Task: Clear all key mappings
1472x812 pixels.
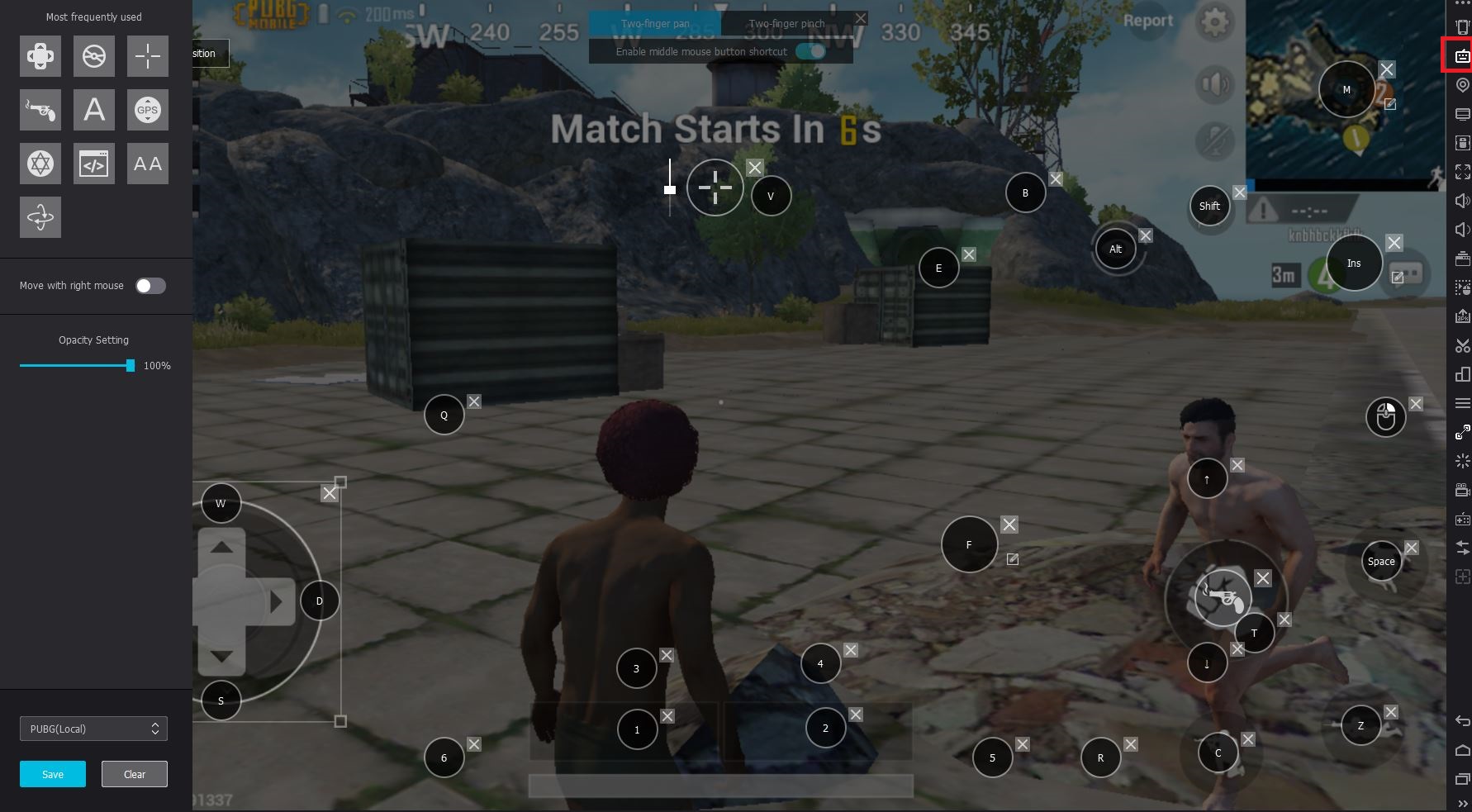Action: pyautogui.click(x=134, y=774)
